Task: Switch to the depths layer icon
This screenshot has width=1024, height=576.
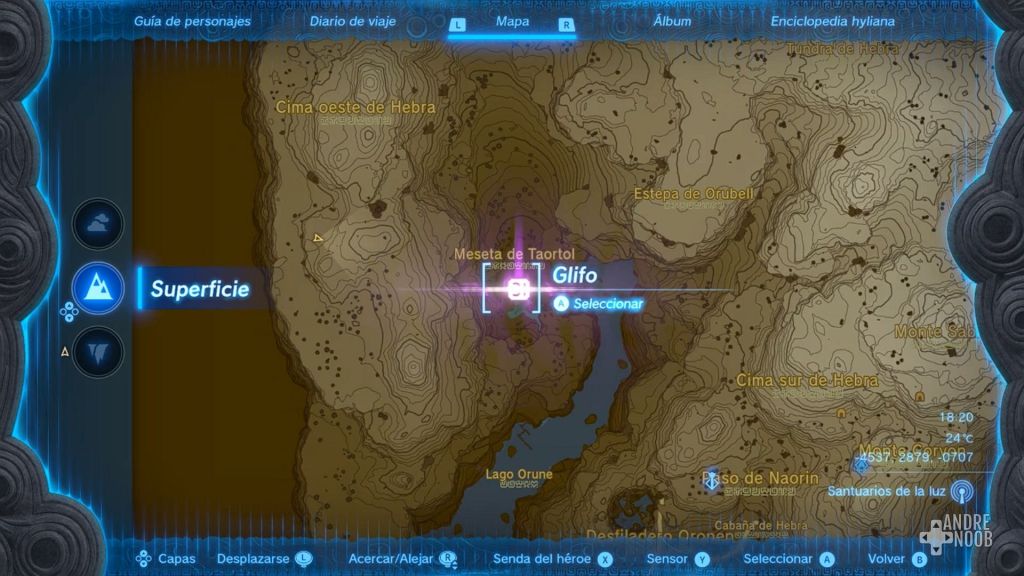Action: [x=98, y=352]
